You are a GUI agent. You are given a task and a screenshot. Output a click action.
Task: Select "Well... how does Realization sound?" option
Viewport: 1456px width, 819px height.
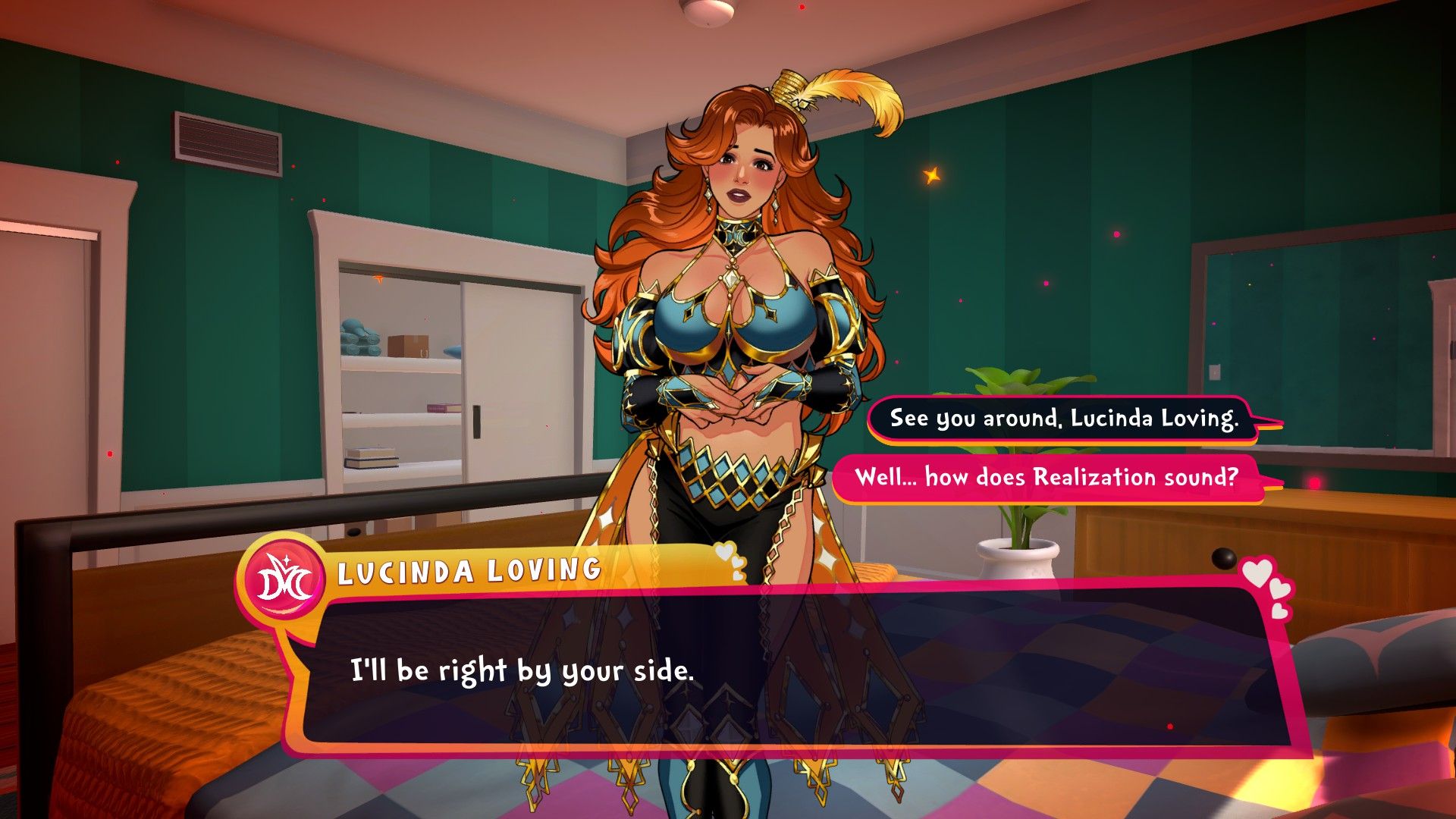1046,478
